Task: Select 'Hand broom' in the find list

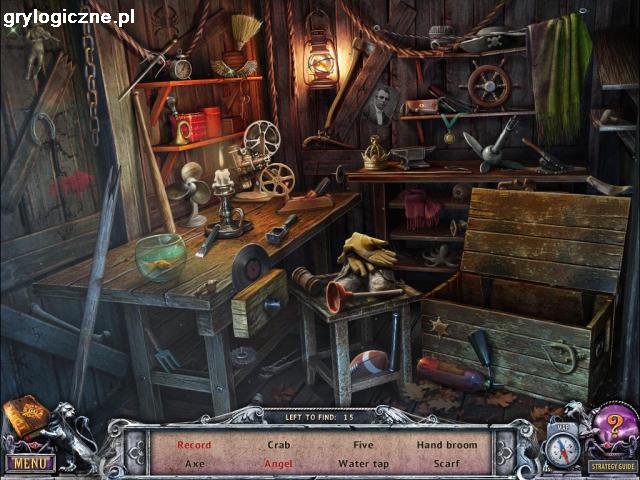Action: pos(446,444)
